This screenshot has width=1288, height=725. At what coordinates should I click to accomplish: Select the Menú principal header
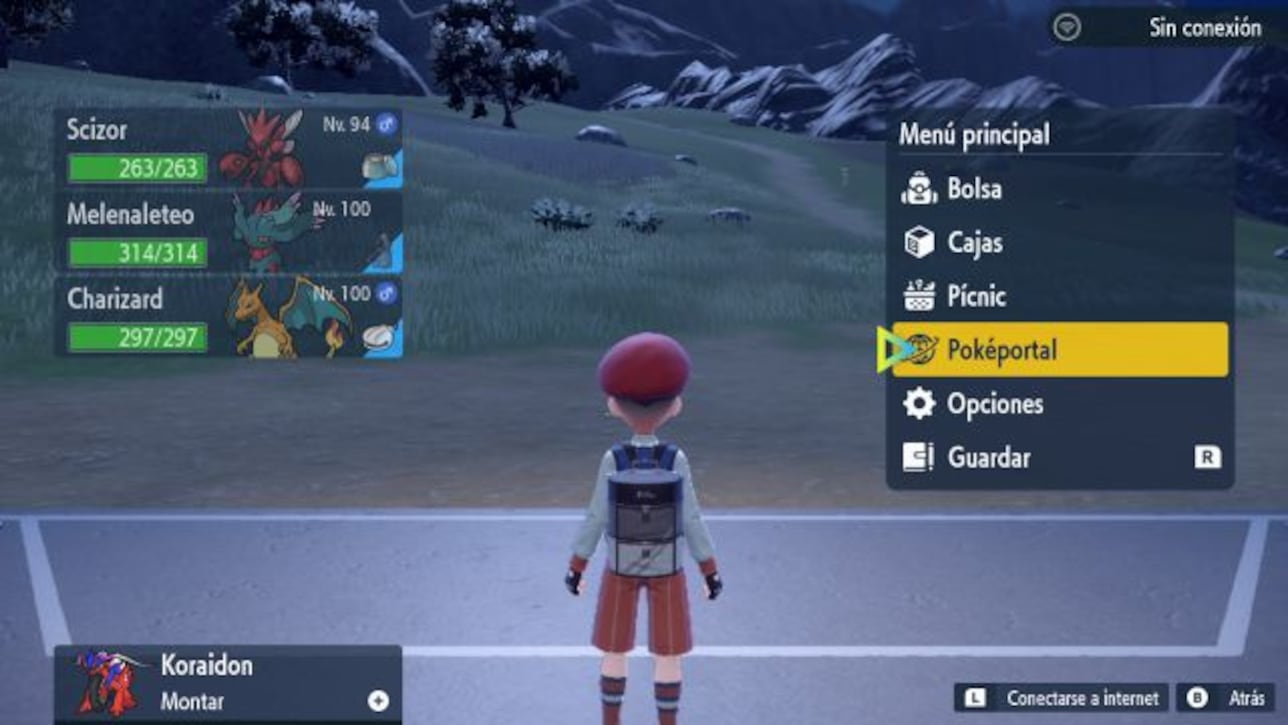pos(975,135)
